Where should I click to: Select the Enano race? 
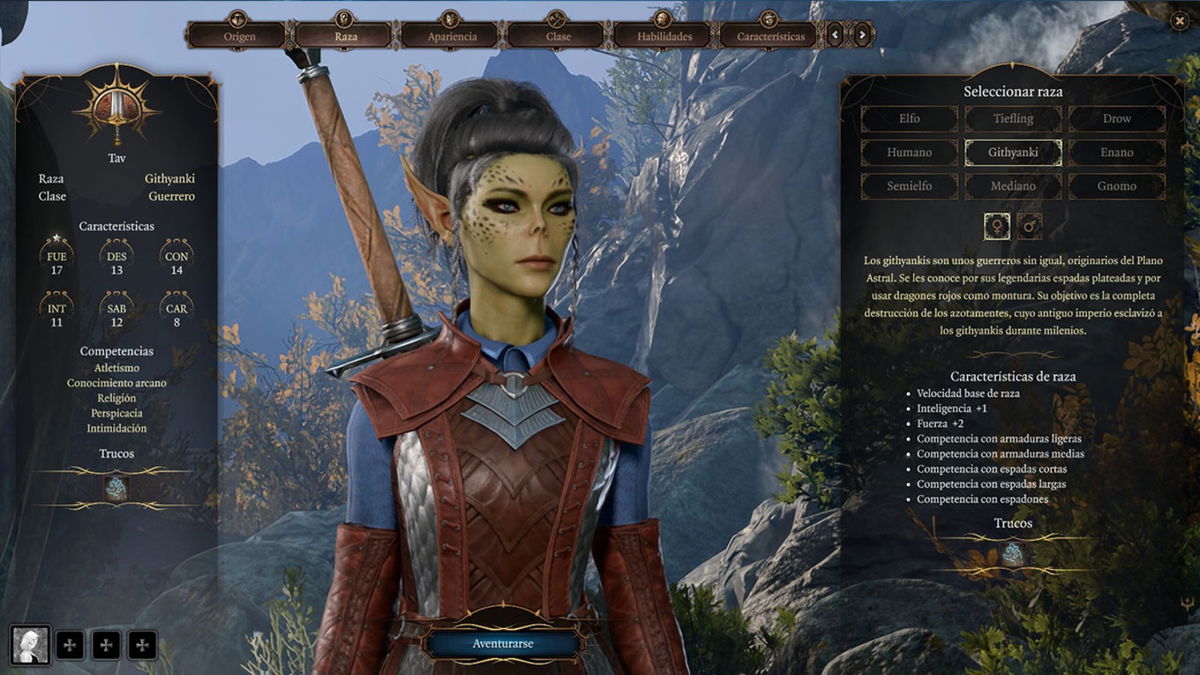(1117, 153)
